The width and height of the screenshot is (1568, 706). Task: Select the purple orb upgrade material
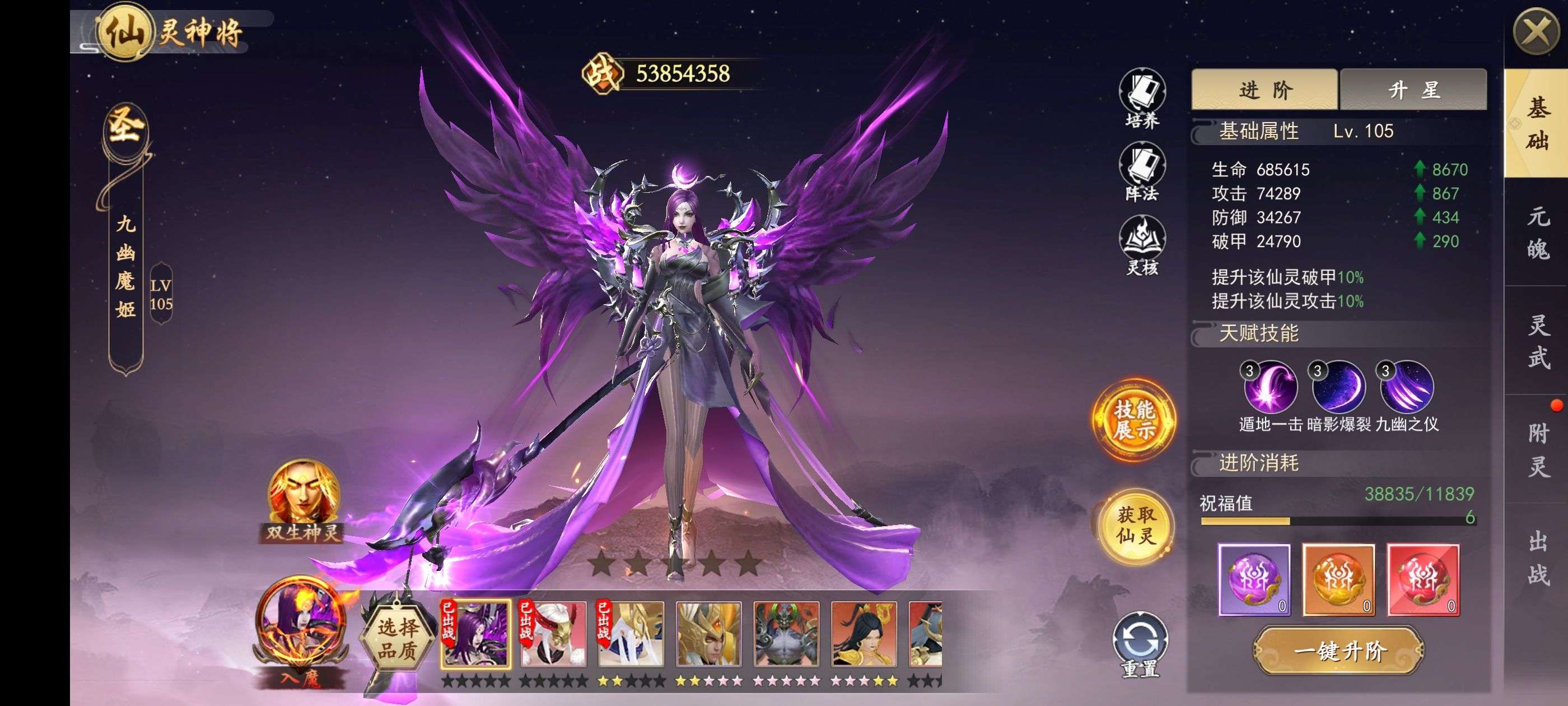coord(1254,580)
